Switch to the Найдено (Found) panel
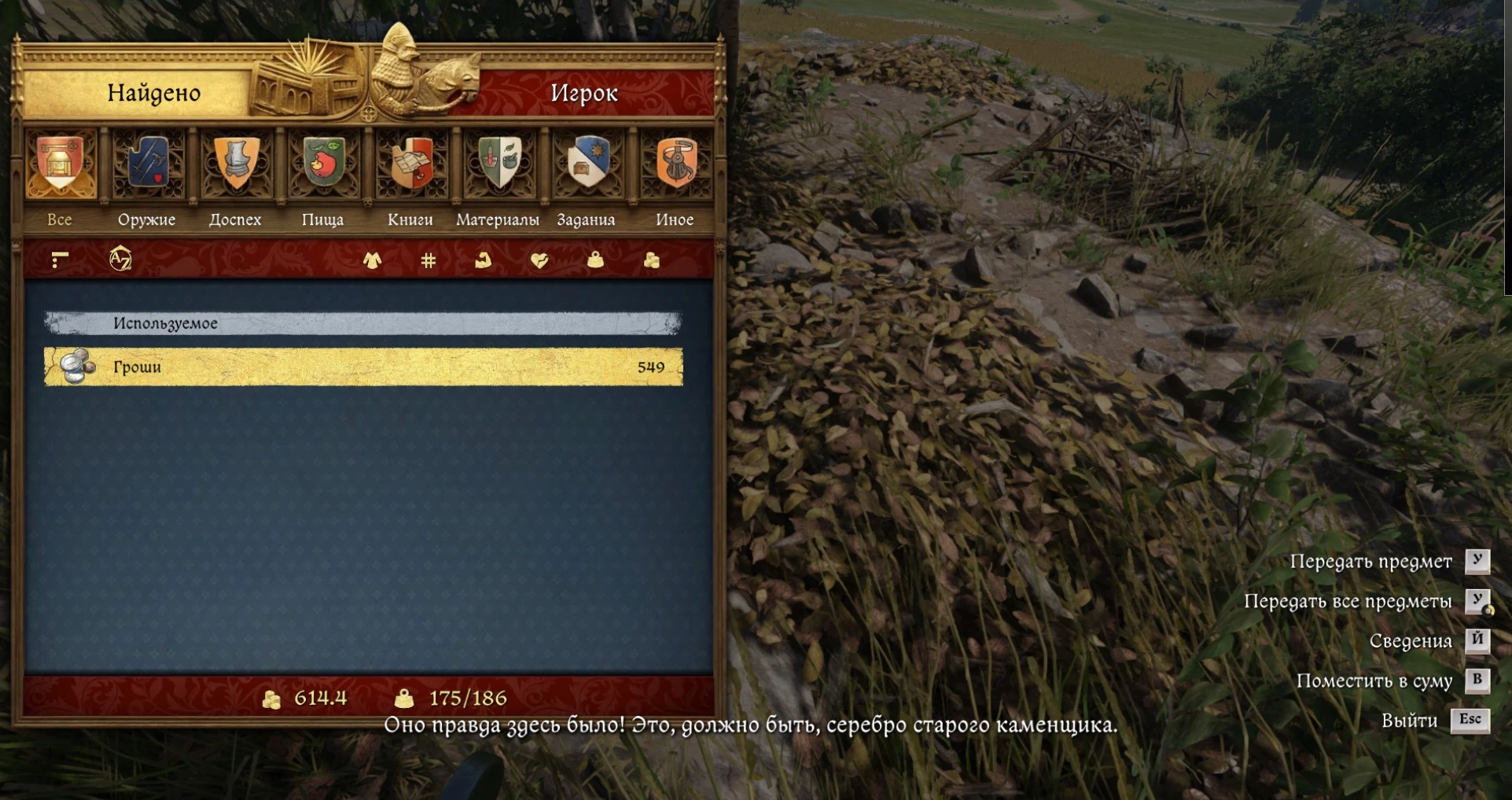The width and height of the screenshot is (1512, 800). pyautogui.click(x=154, y=93)
